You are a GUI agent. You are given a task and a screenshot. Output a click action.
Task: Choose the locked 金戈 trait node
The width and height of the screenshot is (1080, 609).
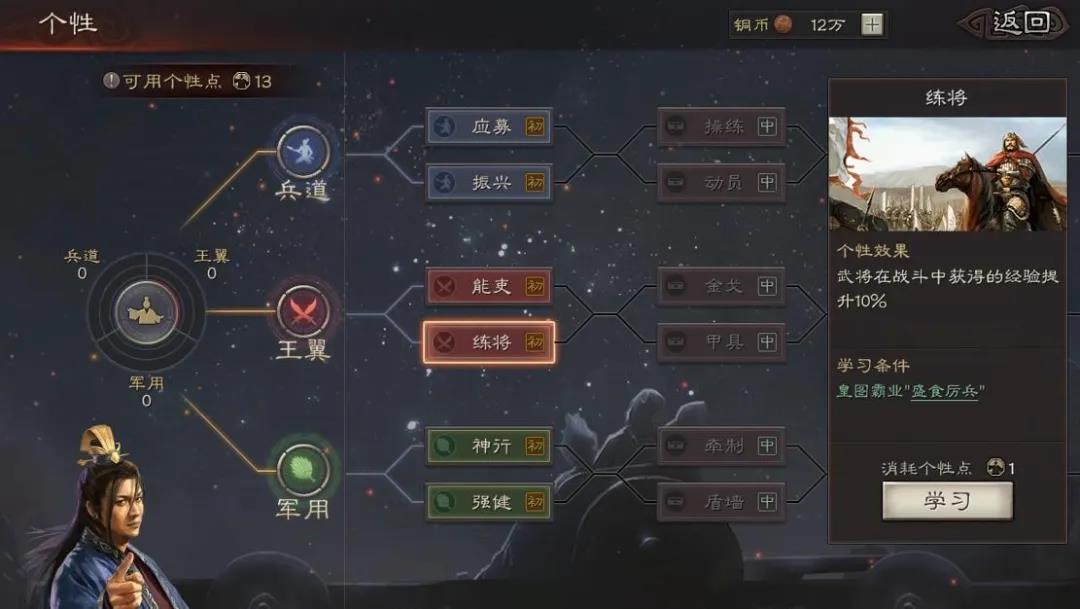point(721,286)
